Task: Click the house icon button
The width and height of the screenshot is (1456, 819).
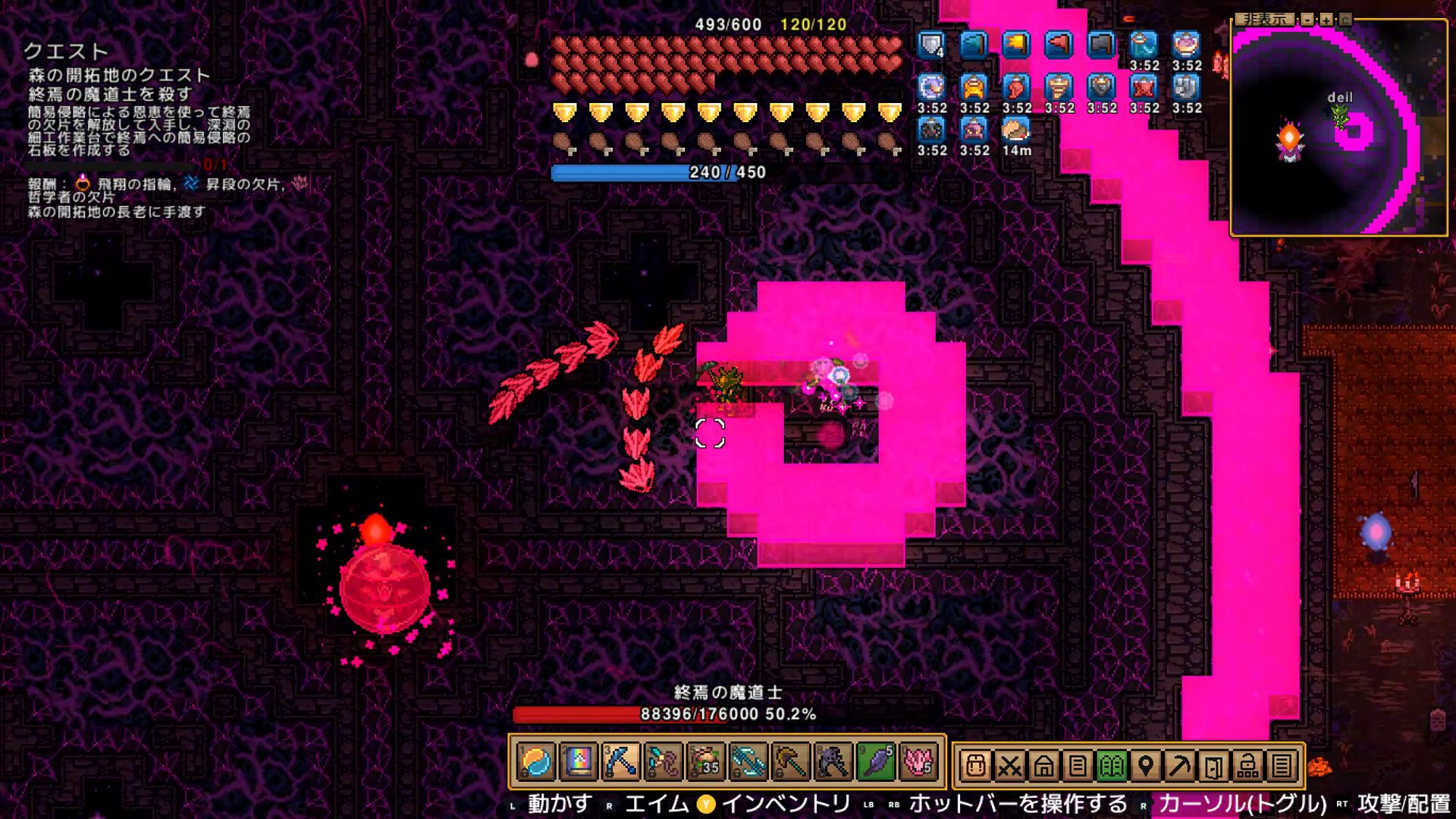Action: pos(1043,767)
